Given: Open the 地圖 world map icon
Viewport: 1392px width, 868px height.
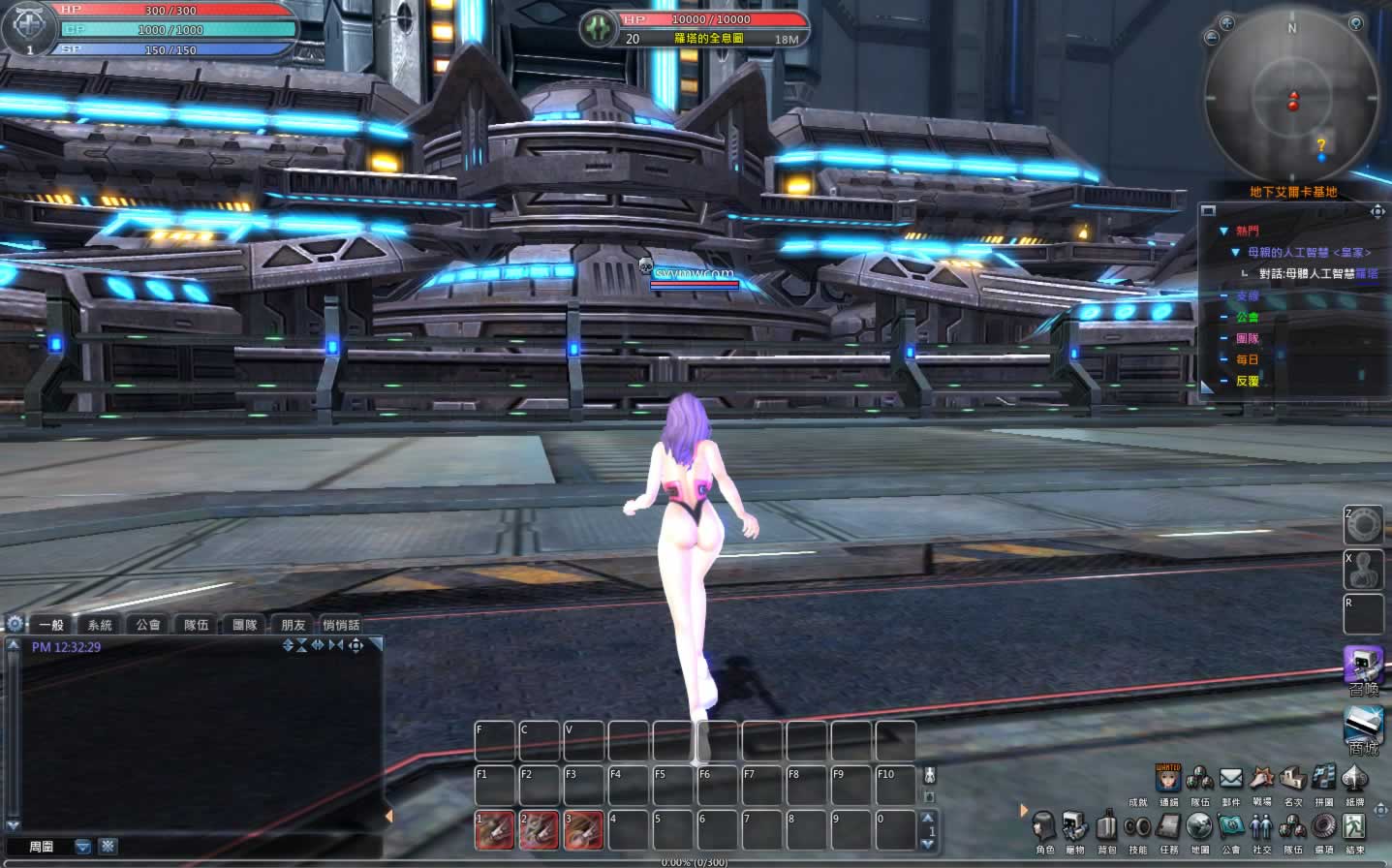Looking at the screenshot, I should pos(1199,827).
